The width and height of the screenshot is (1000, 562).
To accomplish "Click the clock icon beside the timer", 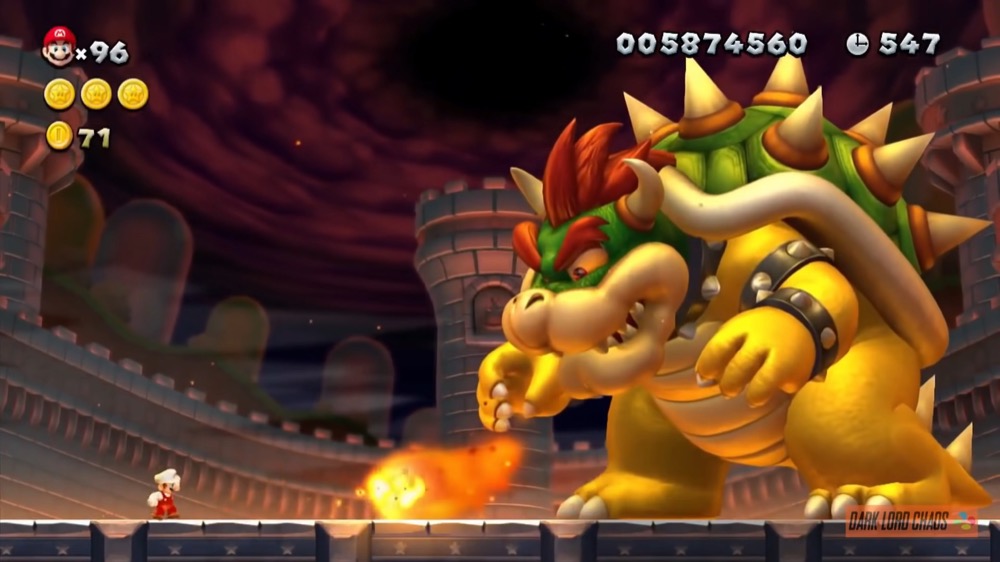I will point(857,44).
